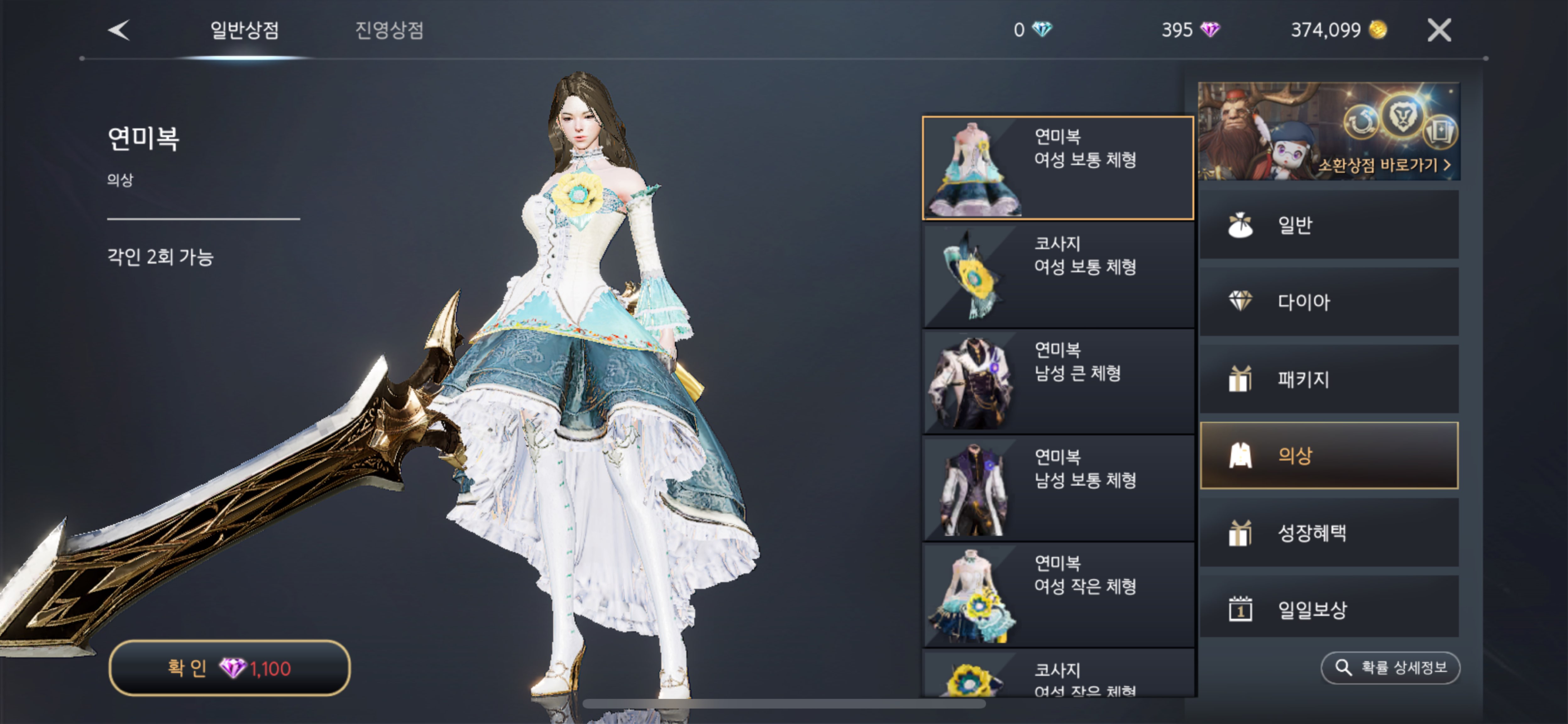Go back with the left arrow button
This screenshot has width=1568, height=724.
[119, 30]
